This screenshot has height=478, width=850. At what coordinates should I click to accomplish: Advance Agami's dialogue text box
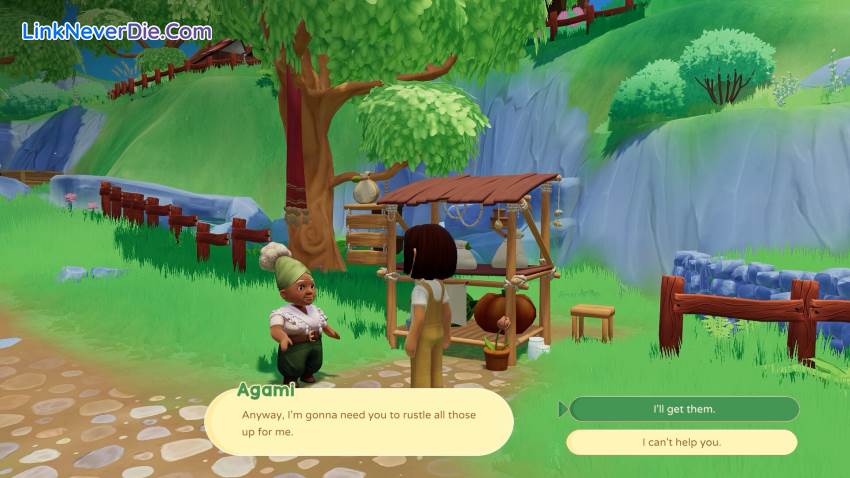(359, 422)
